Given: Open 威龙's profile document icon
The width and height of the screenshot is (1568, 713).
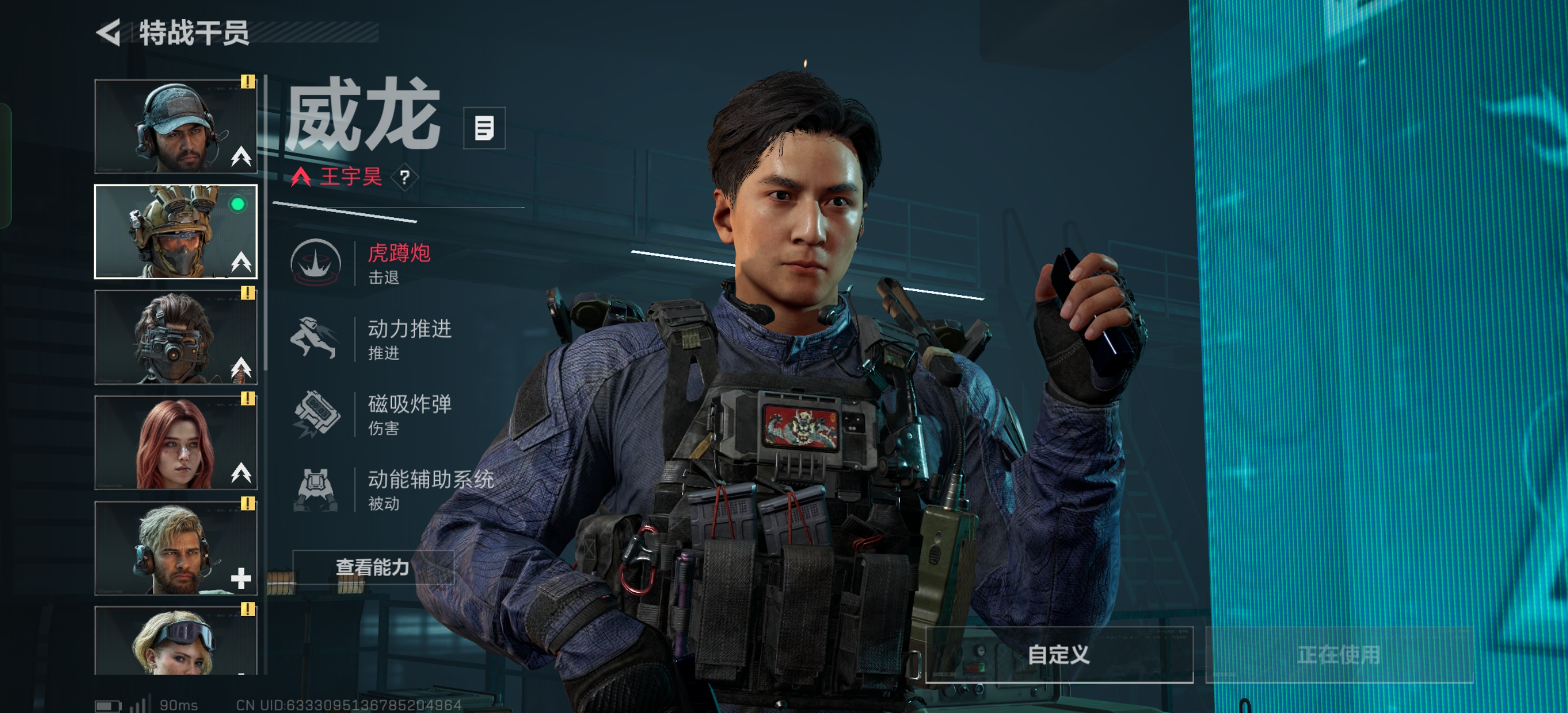Looking at the screenshot, I should [484, 128].
